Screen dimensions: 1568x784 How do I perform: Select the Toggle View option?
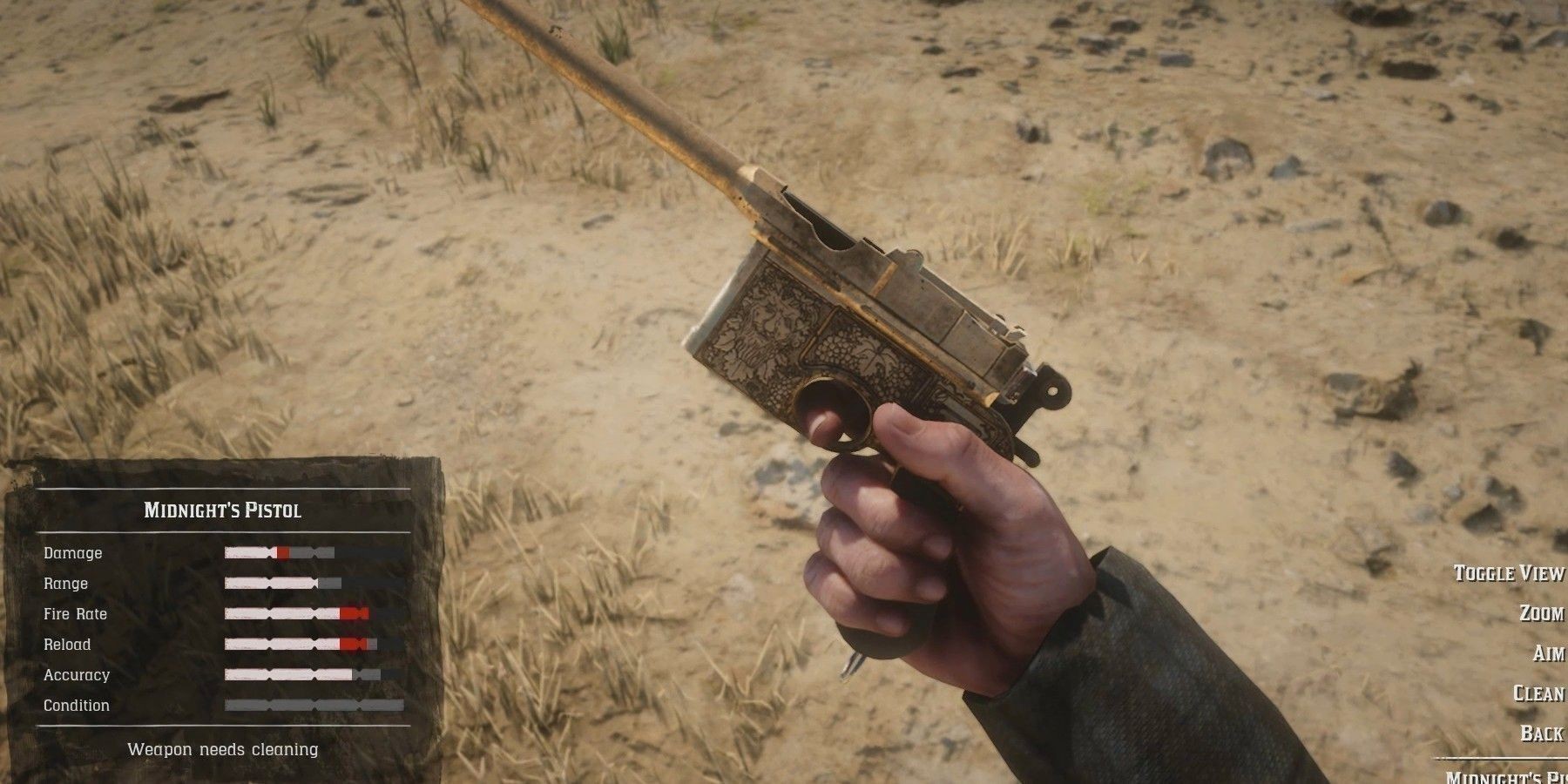(1507, 574)
